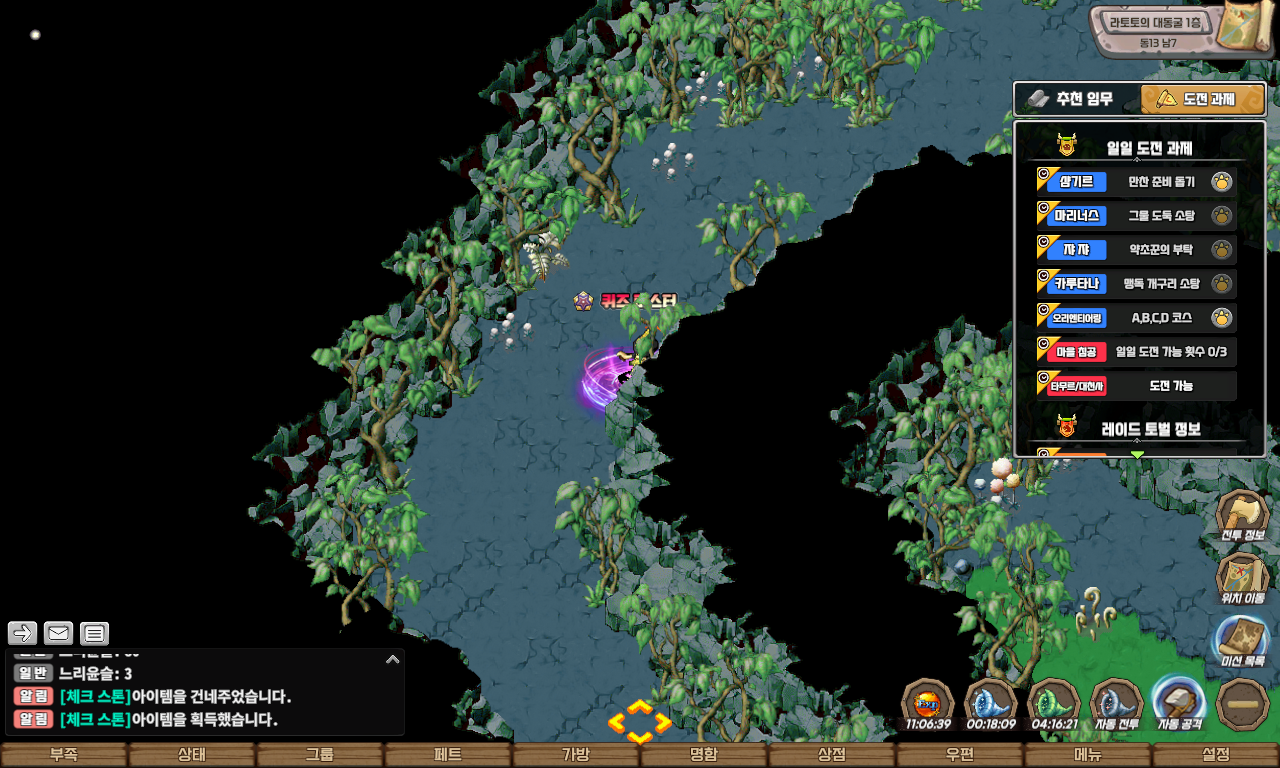Click the envelope button above chat
The width and height of the screenshot is (1280, 768).
[x=59, y=633]
